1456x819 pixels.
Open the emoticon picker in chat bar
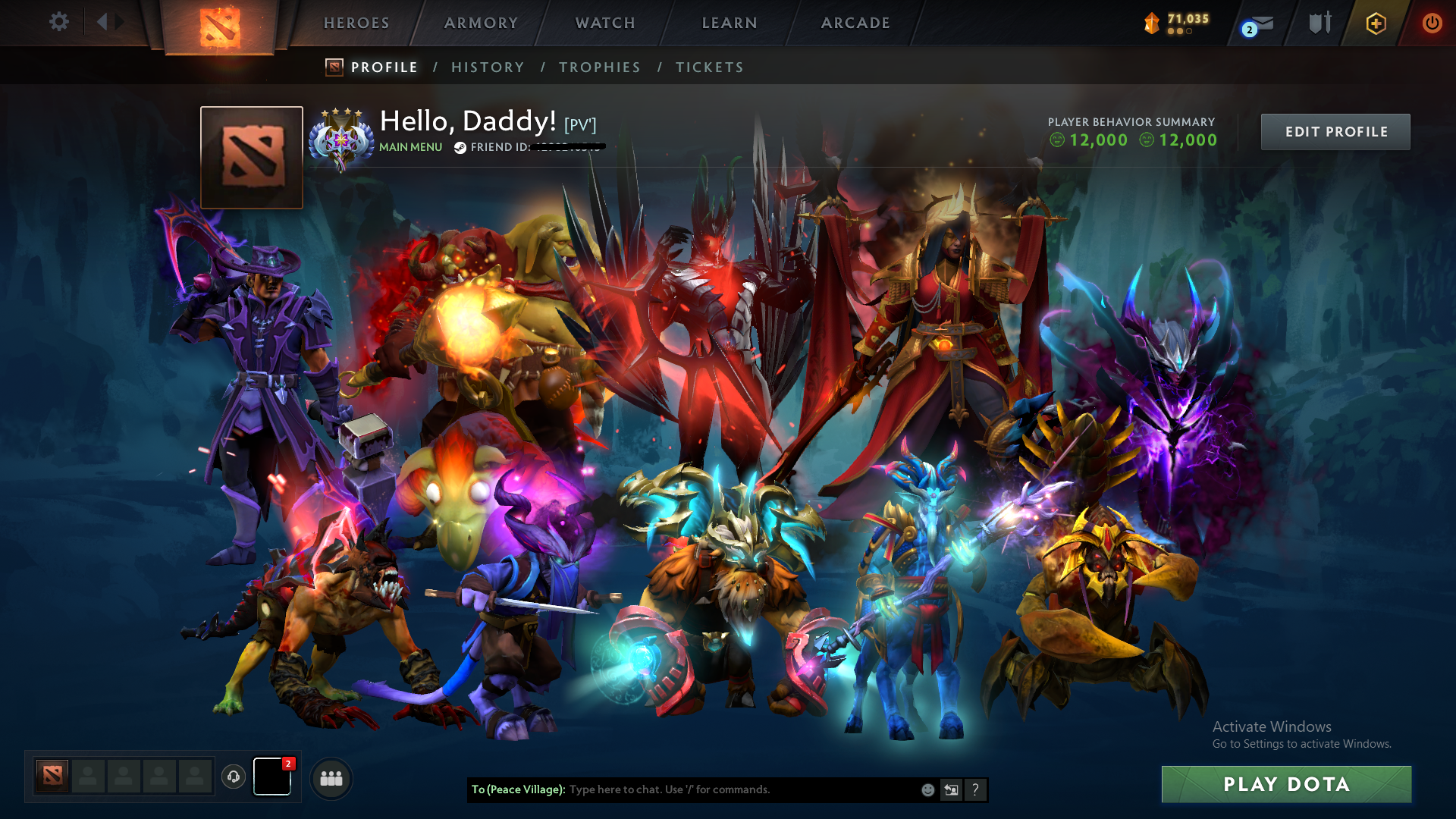(927, 790)
